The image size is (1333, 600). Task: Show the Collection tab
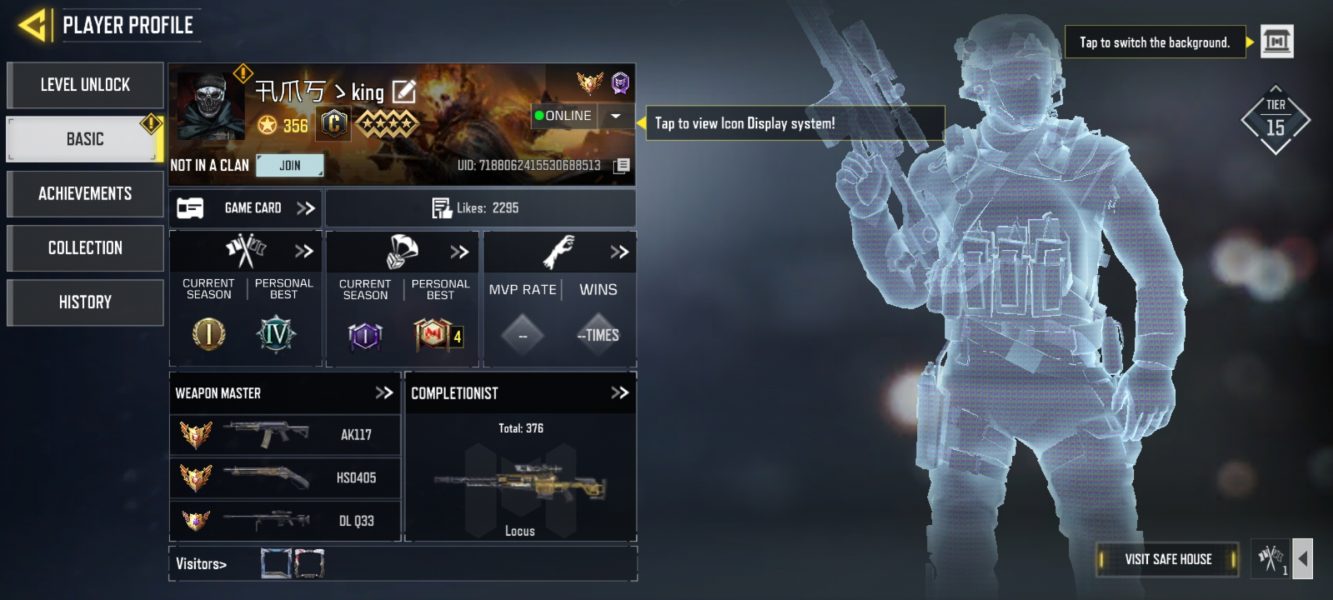pyautogui.click(x=85, y=248)
